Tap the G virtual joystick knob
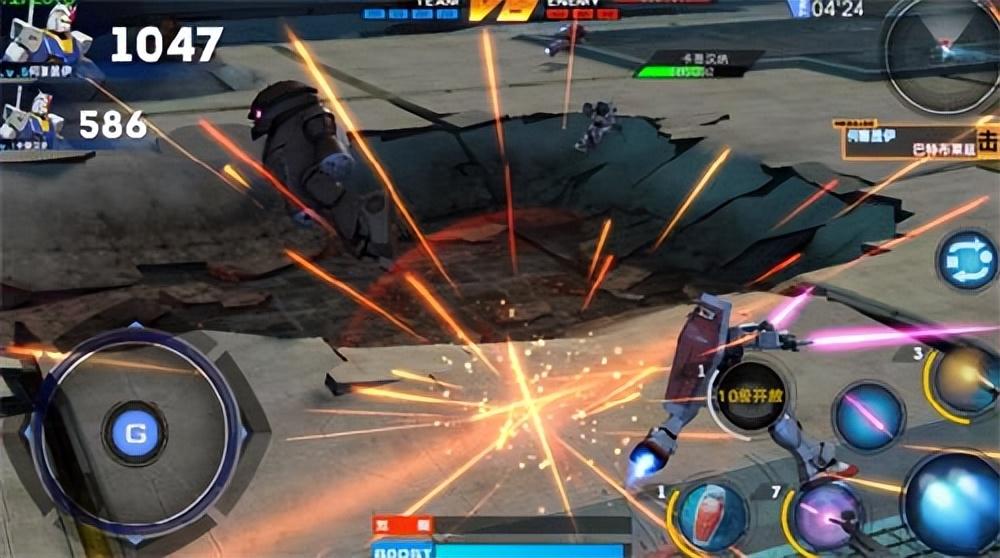The image size is (1000, 558). pos(135,433)
